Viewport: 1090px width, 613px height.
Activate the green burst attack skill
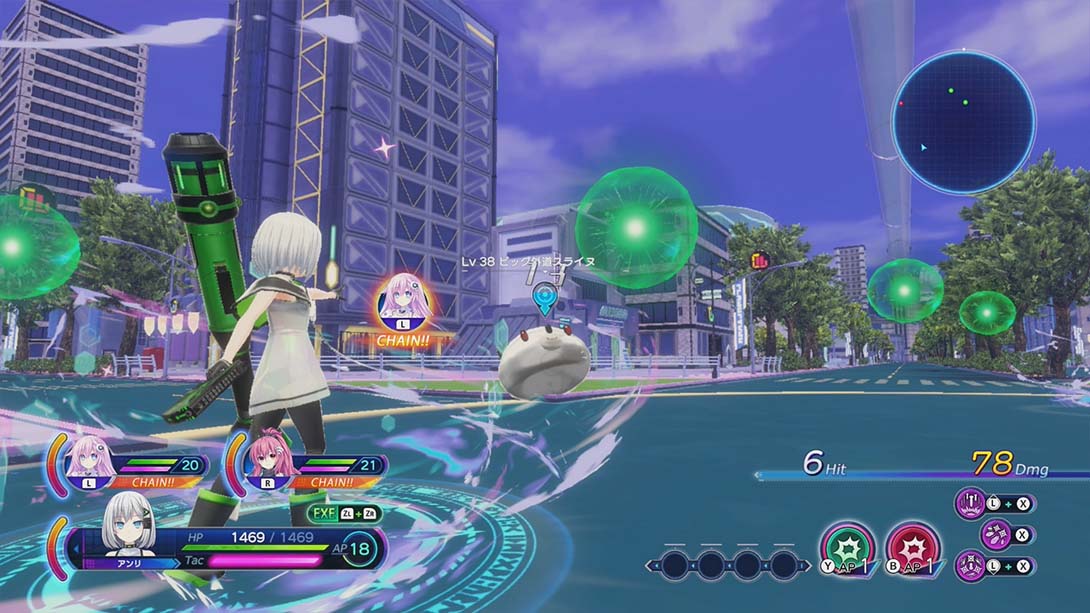pyautogui.click(x=847, y=549)
